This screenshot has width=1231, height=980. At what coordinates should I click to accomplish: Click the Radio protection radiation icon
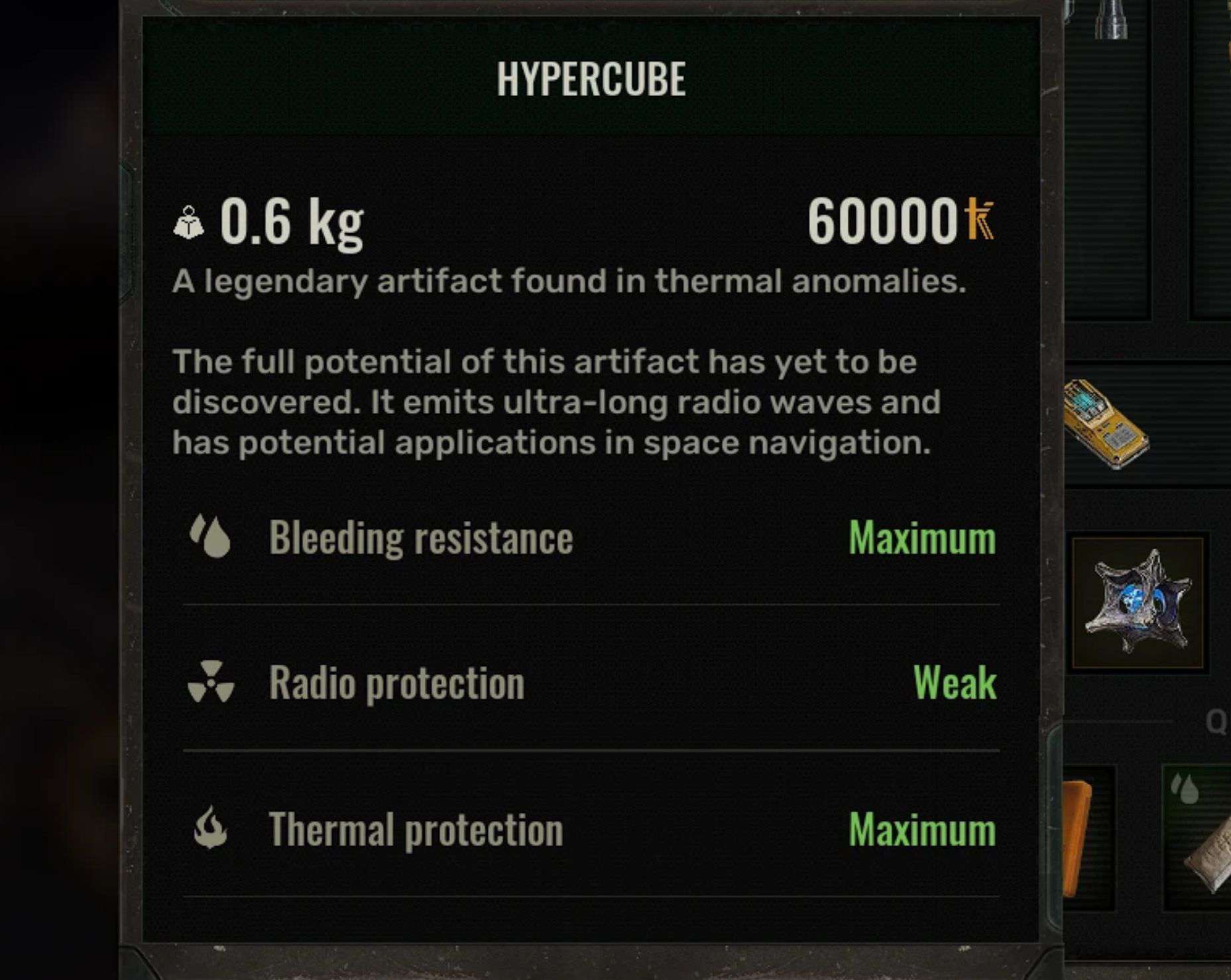pos(212,683)
